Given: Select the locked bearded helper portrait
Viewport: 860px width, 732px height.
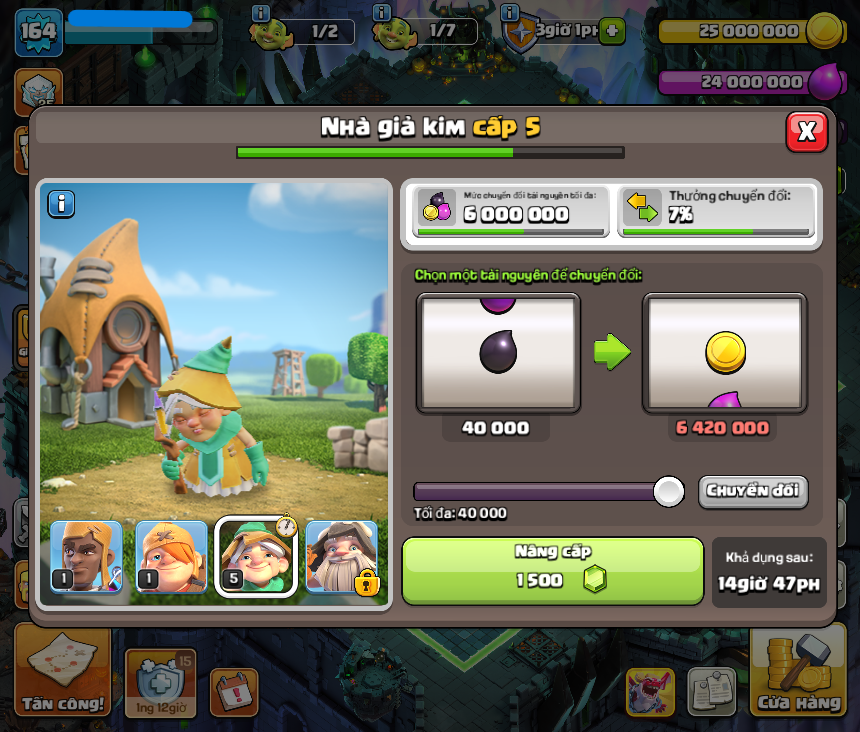Looking at the screenshot, I should tap(342, 556).
